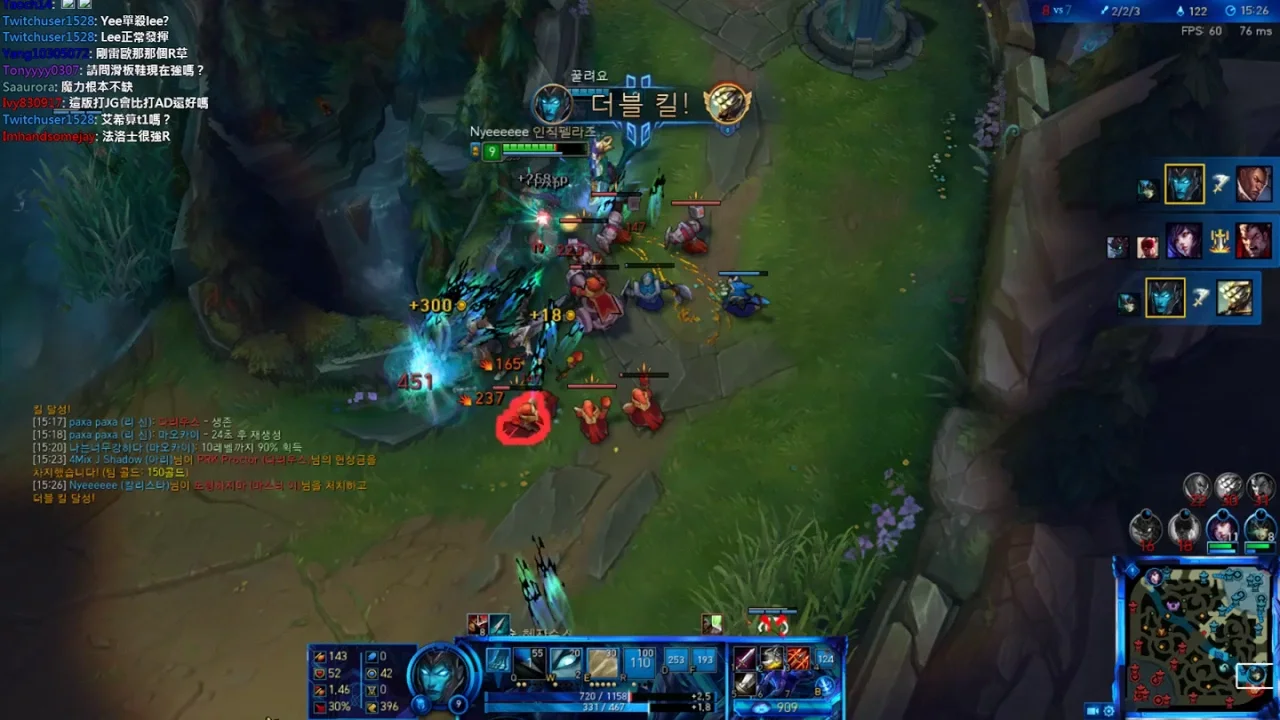Select the red item in slot 3
This screenshot has width=1280, height=720.
point(798,658)
